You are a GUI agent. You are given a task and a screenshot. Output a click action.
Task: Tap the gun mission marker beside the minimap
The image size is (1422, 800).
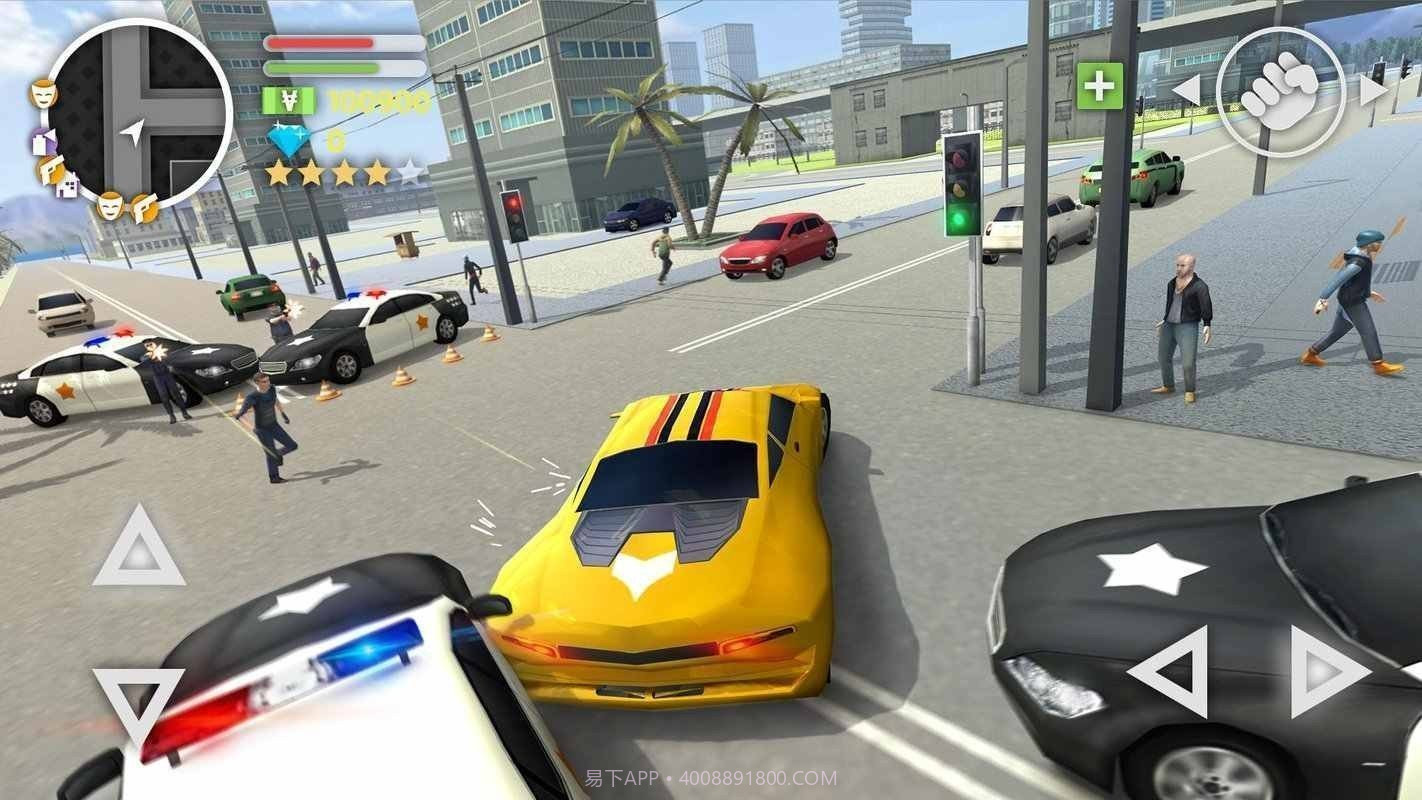(52, 171)
